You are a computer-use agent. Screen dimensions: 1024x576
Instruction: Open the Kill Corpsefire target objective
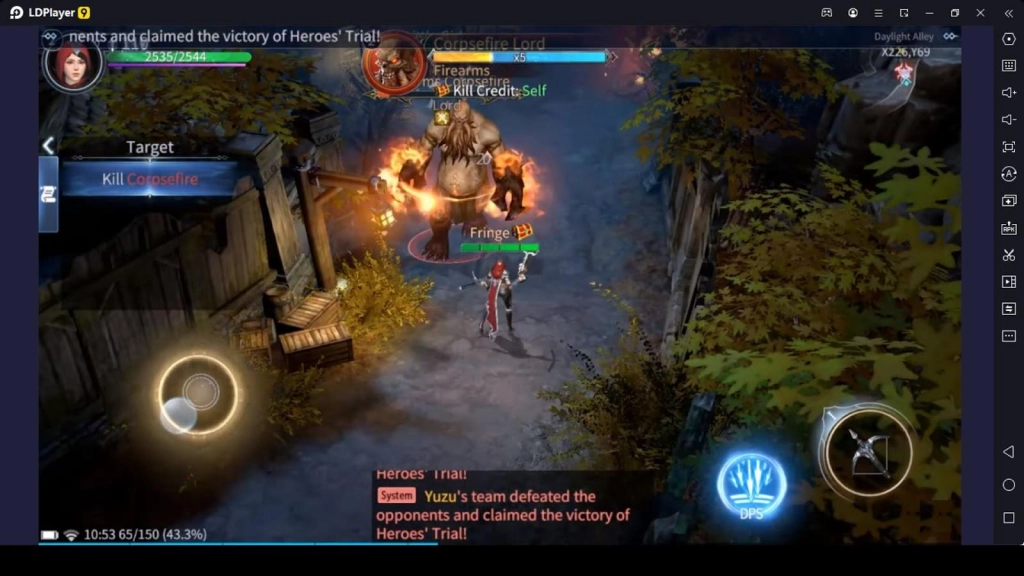pyautogui.click(x=150, y=179)
